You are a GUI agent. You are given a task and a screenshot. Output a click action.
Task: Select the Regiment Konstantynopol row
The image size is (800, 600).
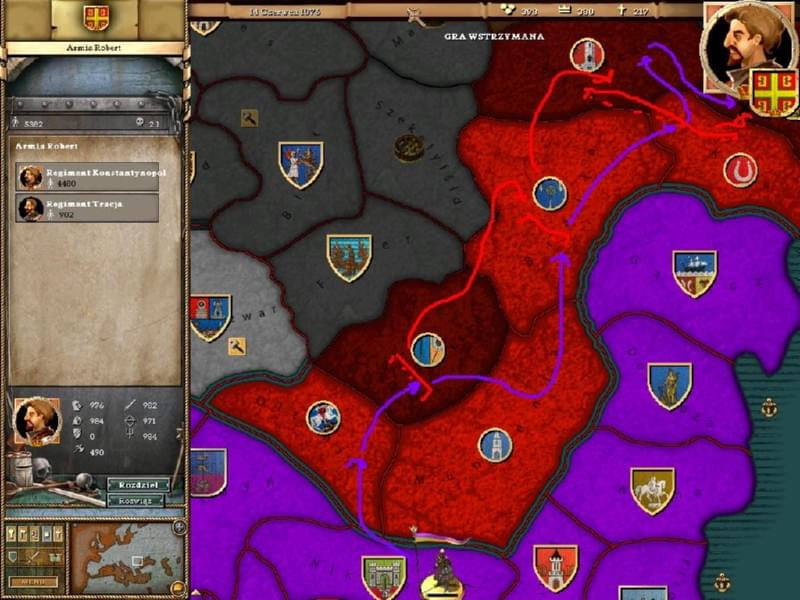(88, 177)
